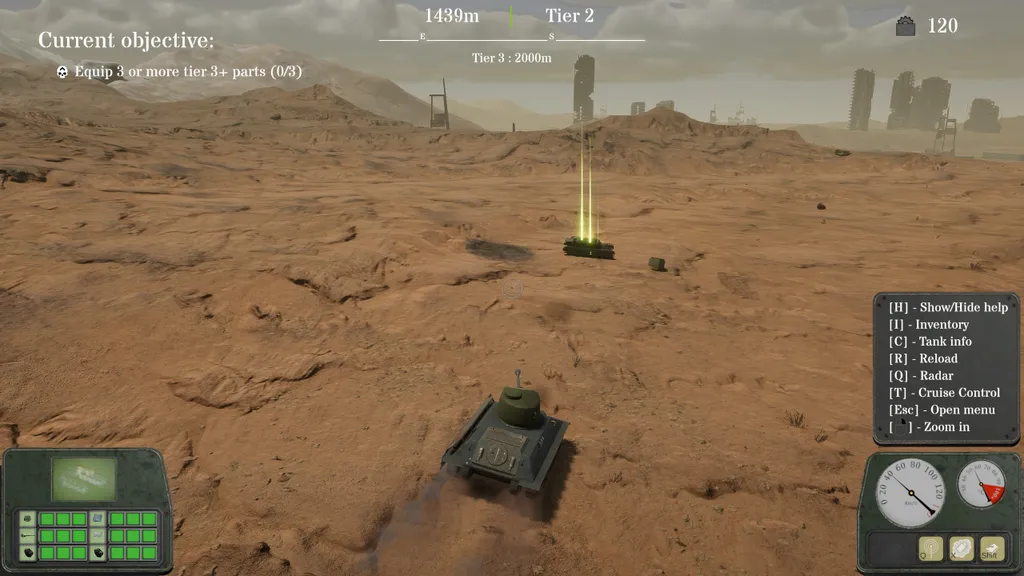The width and height of the screenshot is (1024, 576).
Task: Trigger the Shift boost ability icon
Action: tap(991, 548)
